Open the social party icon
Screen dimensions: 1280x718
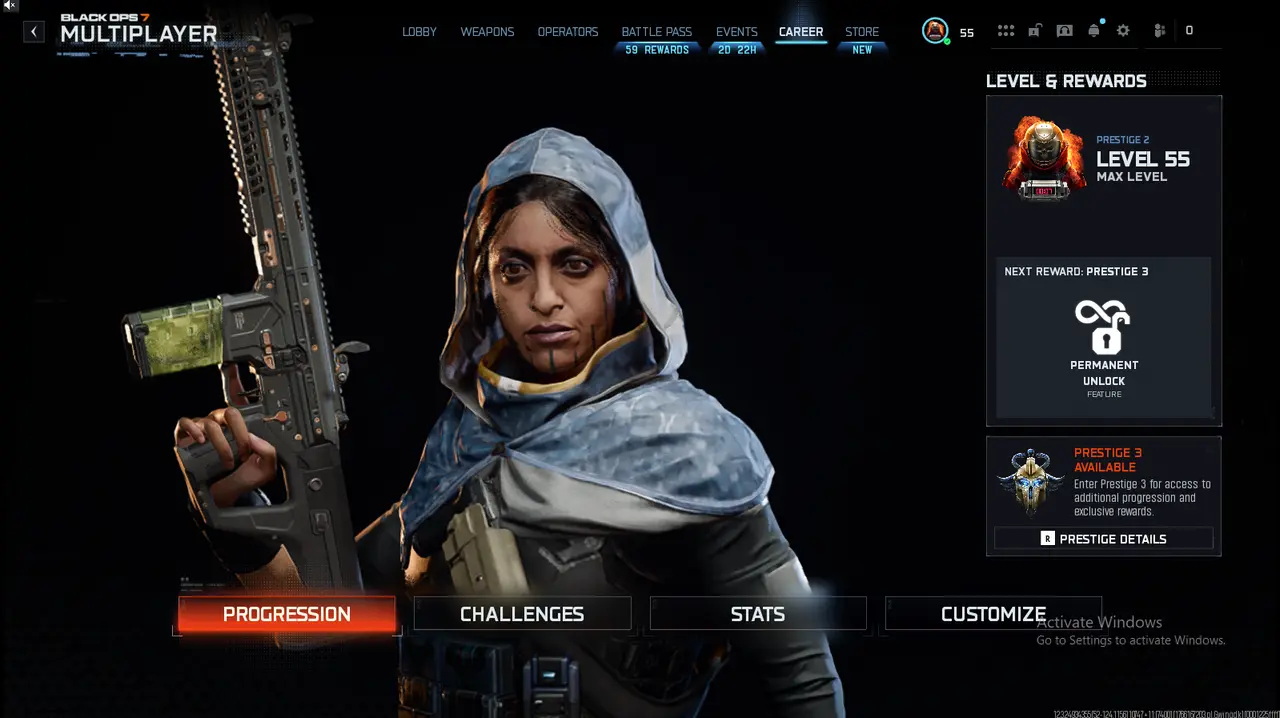point(1159,31)
